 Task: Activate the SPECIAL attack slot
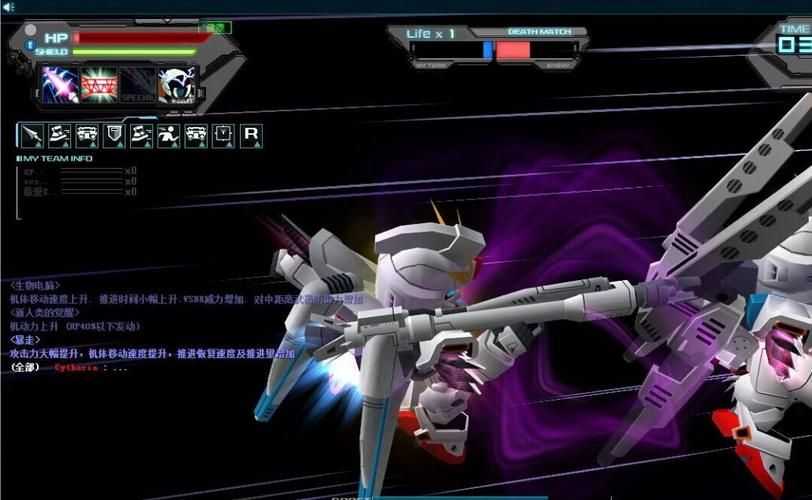pos(137,83)
